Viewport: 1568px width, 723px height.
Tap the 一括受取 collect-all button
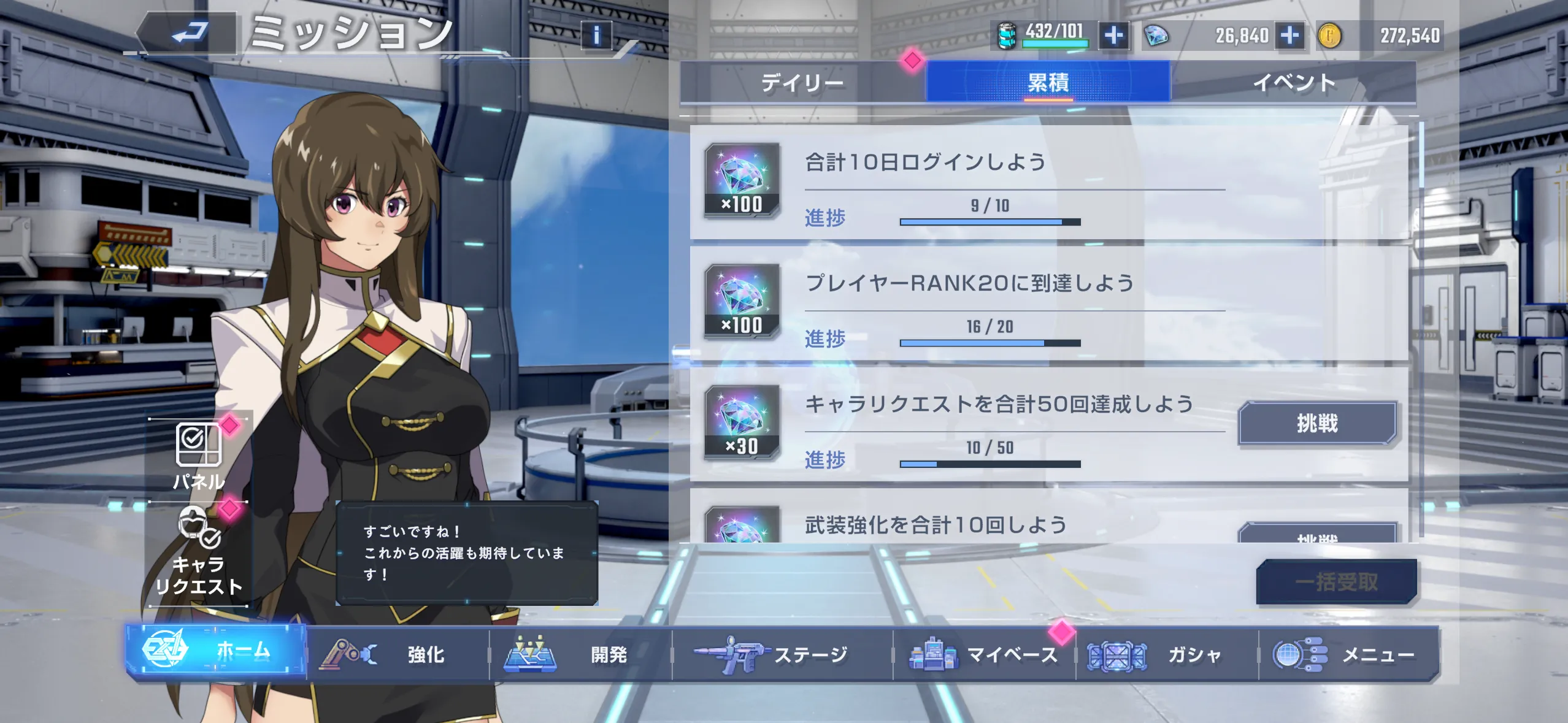1335,583
